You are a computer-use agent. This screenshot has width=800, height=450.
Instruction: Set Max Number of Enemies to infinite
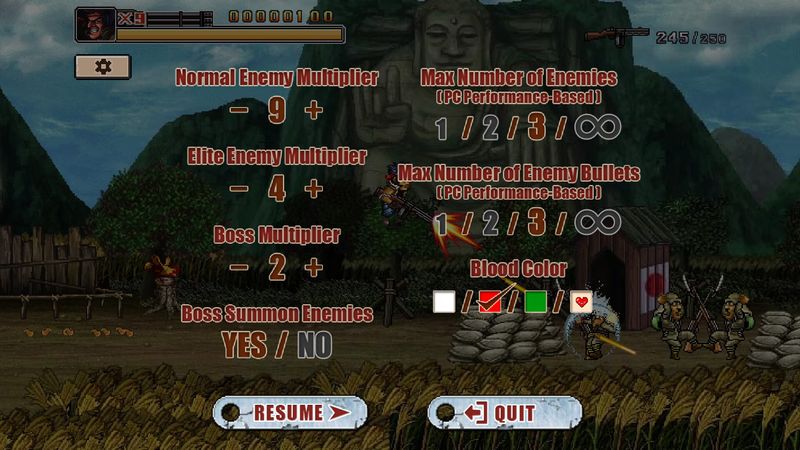[597, 127]
